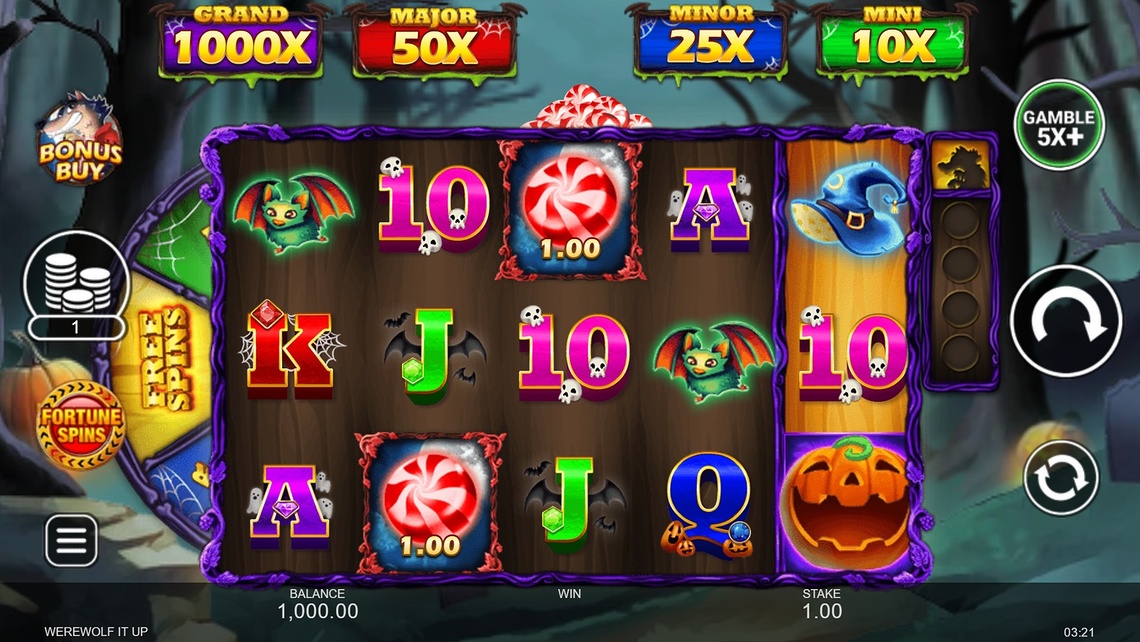The height and width of the screenshot is (642, 1140).
Task: Open the Bonus Buy feature
Action: point(79,139)
